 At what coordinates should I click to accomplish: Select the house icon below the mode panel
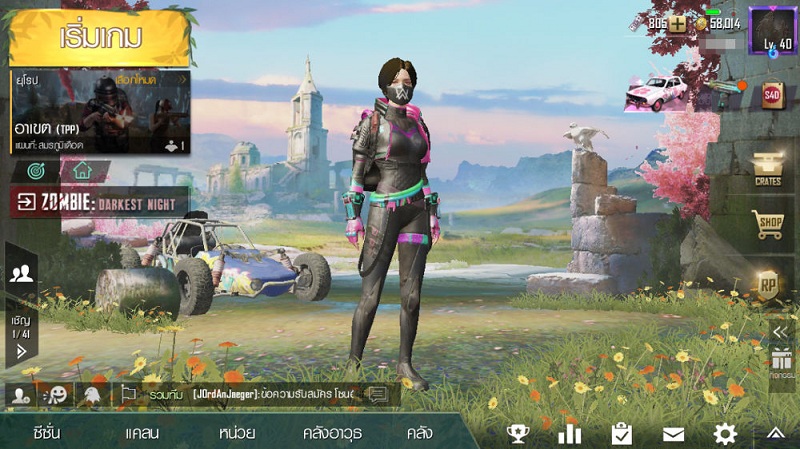[x=82, y=170]
